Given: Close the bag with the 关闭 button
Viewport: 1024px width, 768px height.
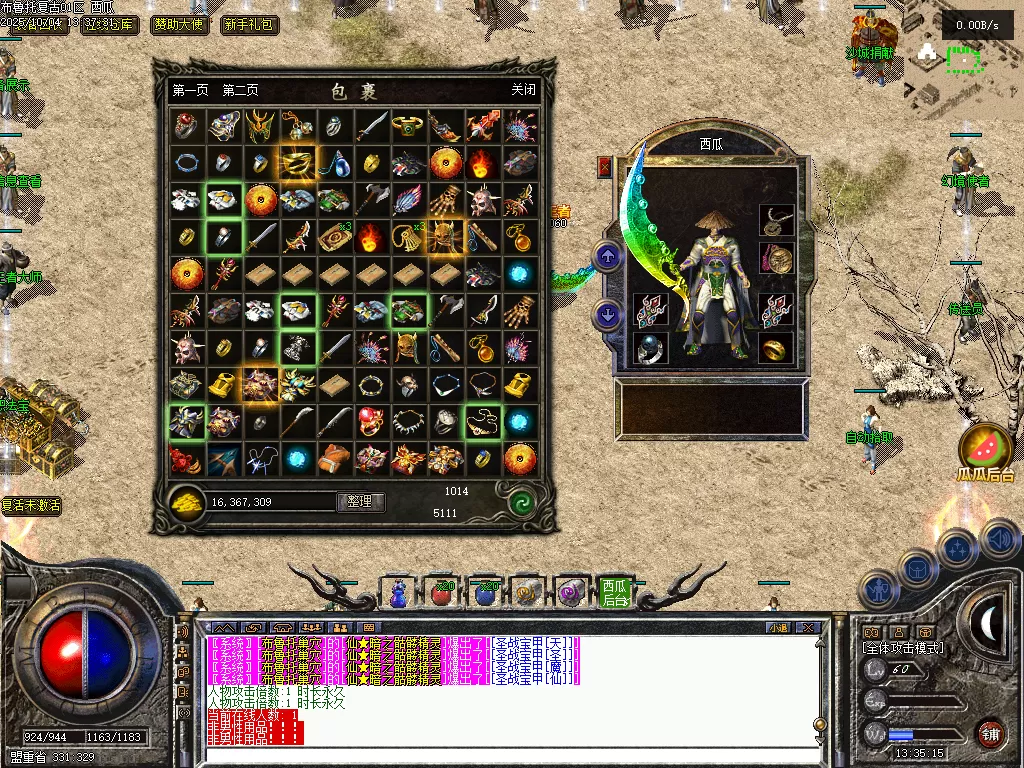Looking at the screenshot, I should (523, 90).
